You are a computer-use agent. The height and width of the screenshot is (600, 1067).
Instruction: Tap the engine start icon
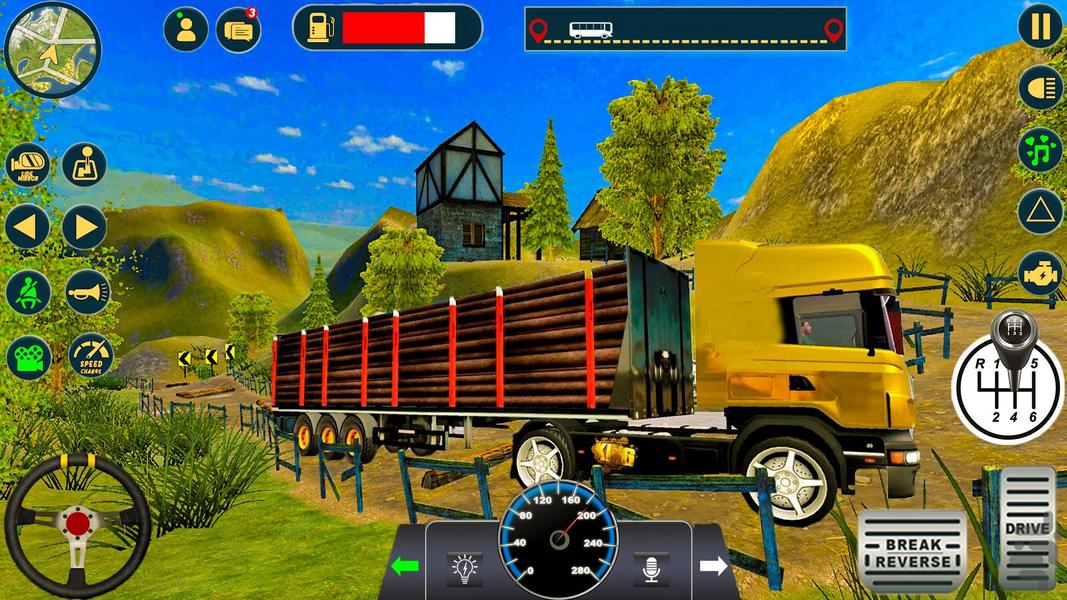click(x=1040, y=273)
